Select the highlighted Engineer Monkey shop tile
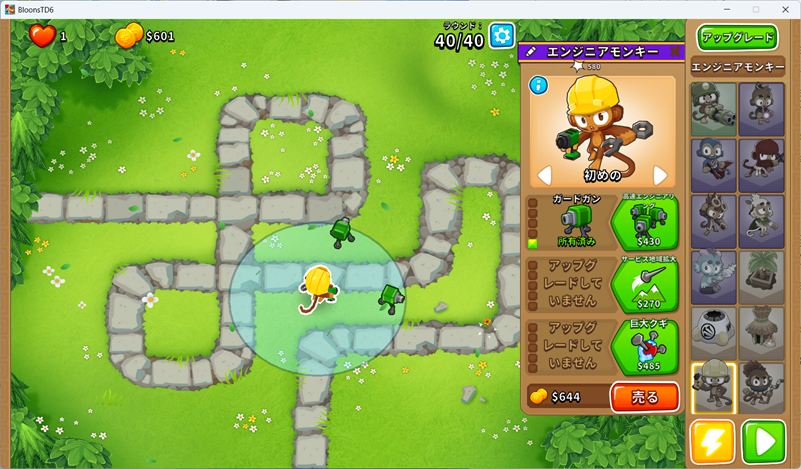Viewport: 801px width, 469px height. tap(713, 388)
